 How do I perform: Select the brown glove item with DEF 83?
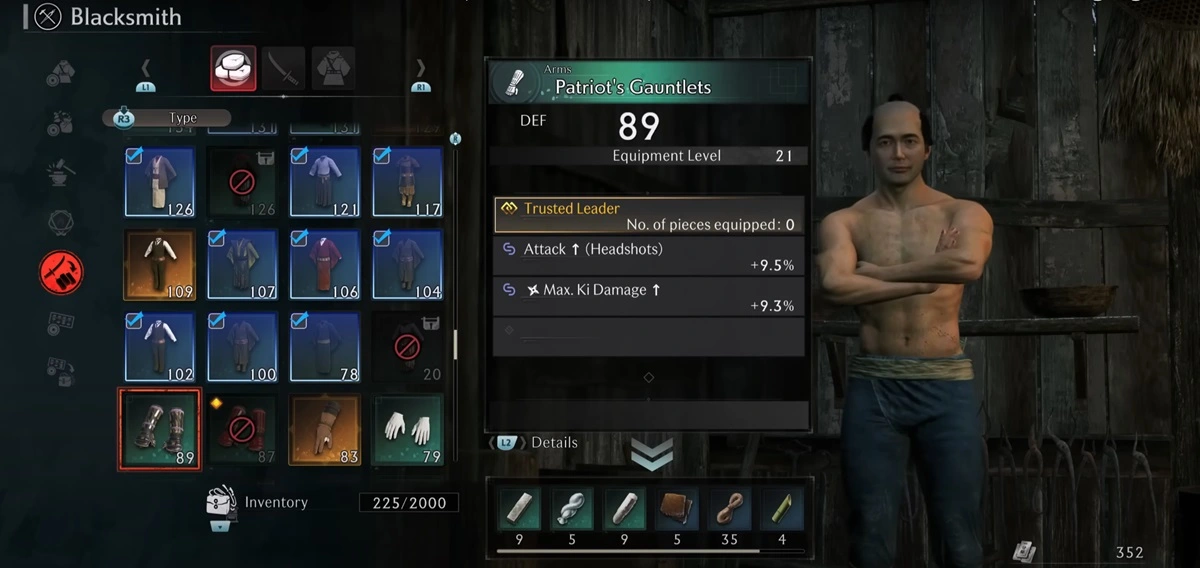pos(324,428)
